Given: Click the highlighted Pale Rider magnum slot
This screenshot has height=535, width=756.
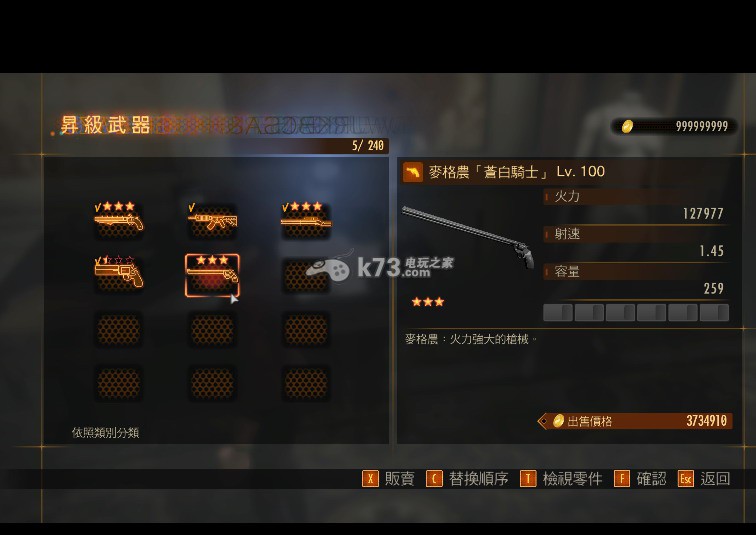Looking at the screenshot, I should click(x=212, y=275).
